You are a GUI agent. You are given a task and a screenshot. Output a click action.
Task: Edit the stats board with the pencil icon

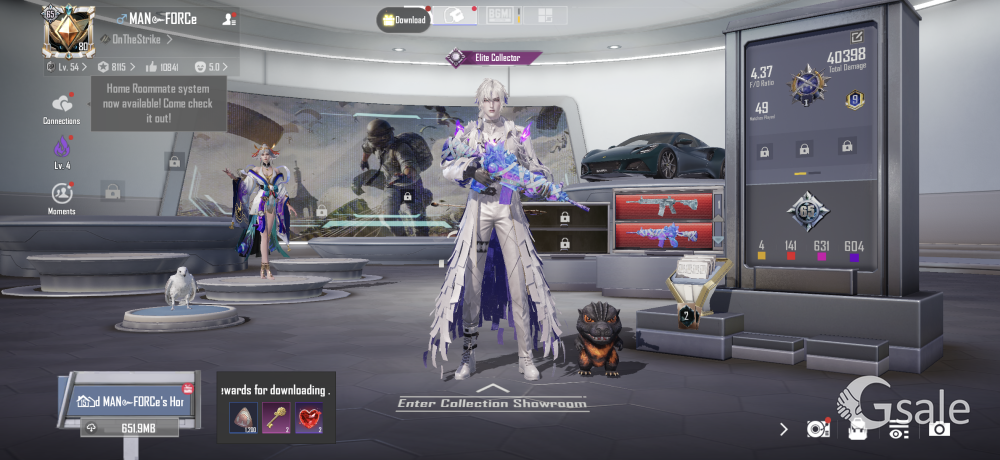pyautogui.click(x=858, y=37)
